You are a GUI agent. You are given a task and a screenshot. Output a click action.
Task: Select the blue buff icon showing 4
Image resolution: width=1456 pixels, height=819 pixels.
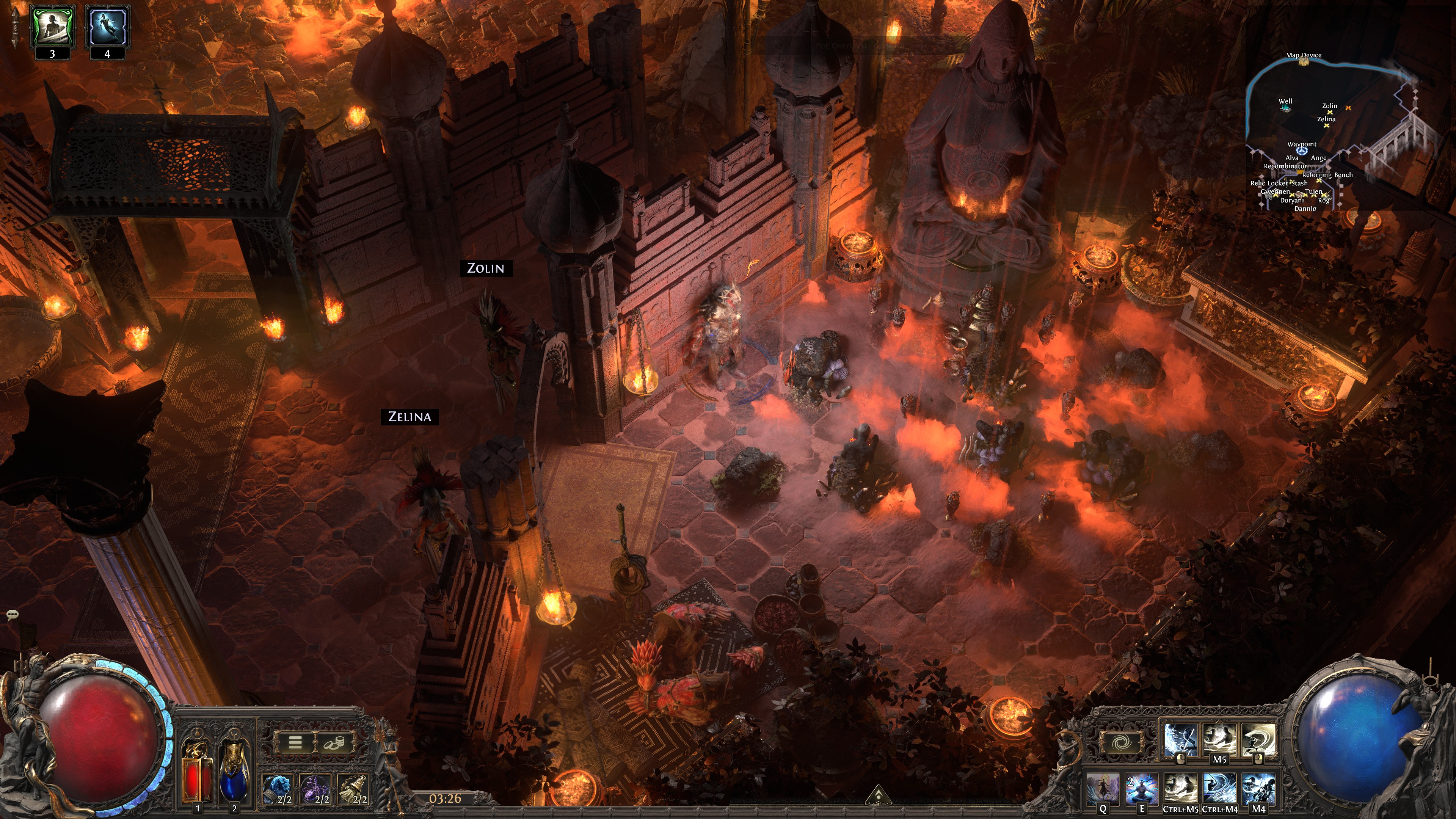pyautogui.click(x=107, y=27)
